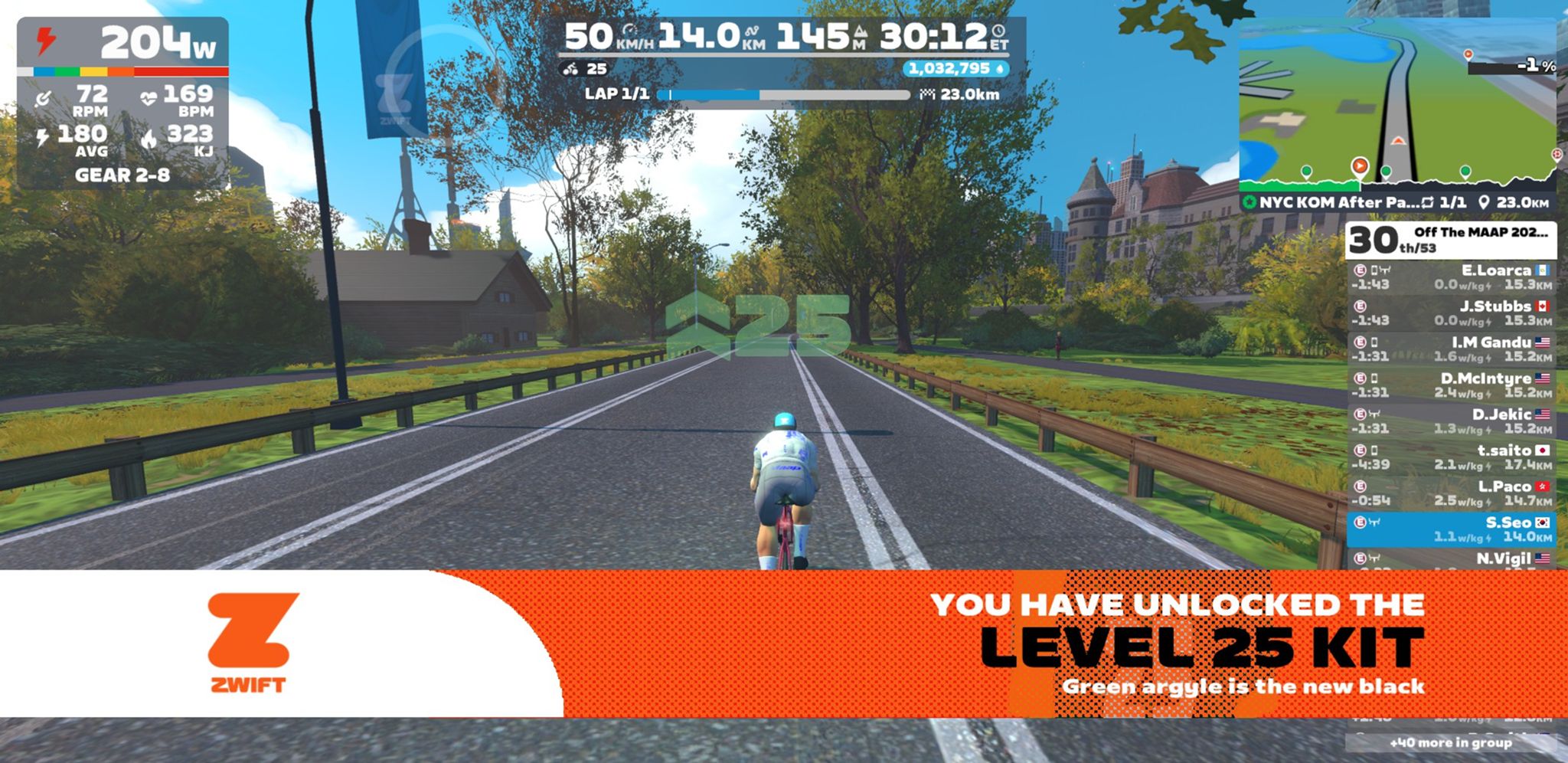Select rider J.Stubbs in nearby riders
1568x763 pixels.
click(x=1451, y=313)
